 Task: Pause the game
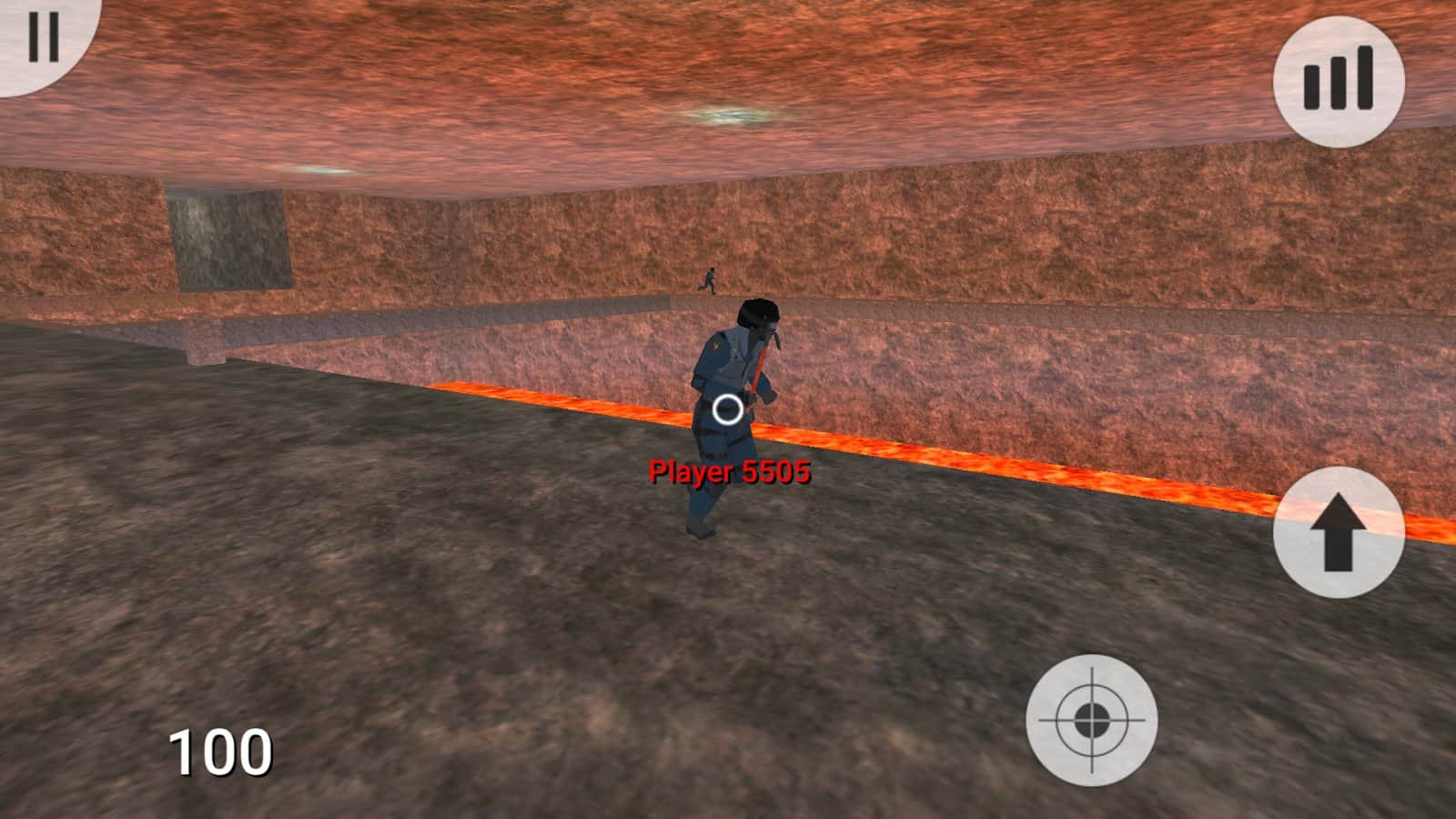[41, 38]
